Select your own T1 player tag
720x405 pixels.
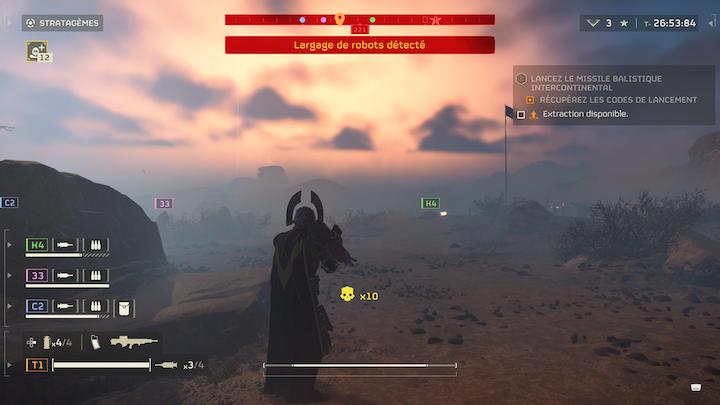click(36, 365)
